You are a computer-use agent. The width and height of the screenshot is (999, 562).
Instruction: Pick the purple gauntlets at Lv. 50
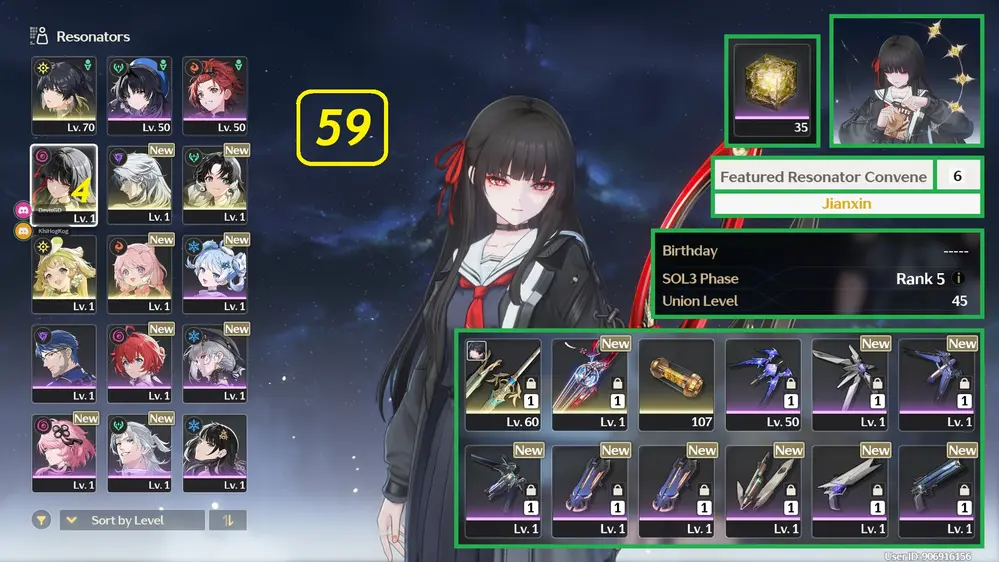pyautogui.click(x=763, y=384)
